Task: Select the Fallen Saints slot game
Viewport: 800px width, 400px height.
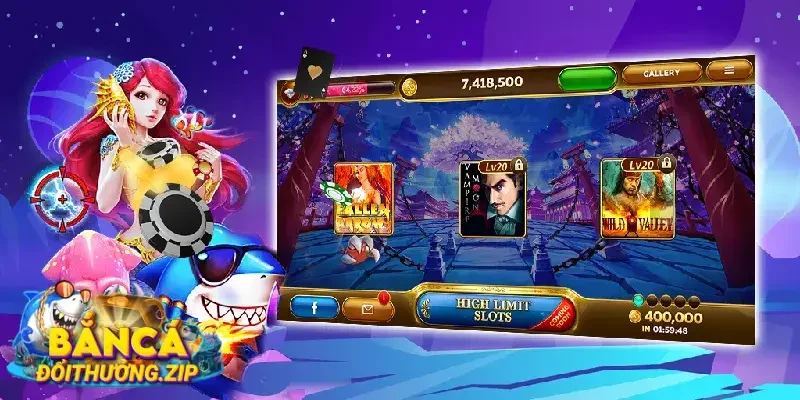Action: pos(363,199)
